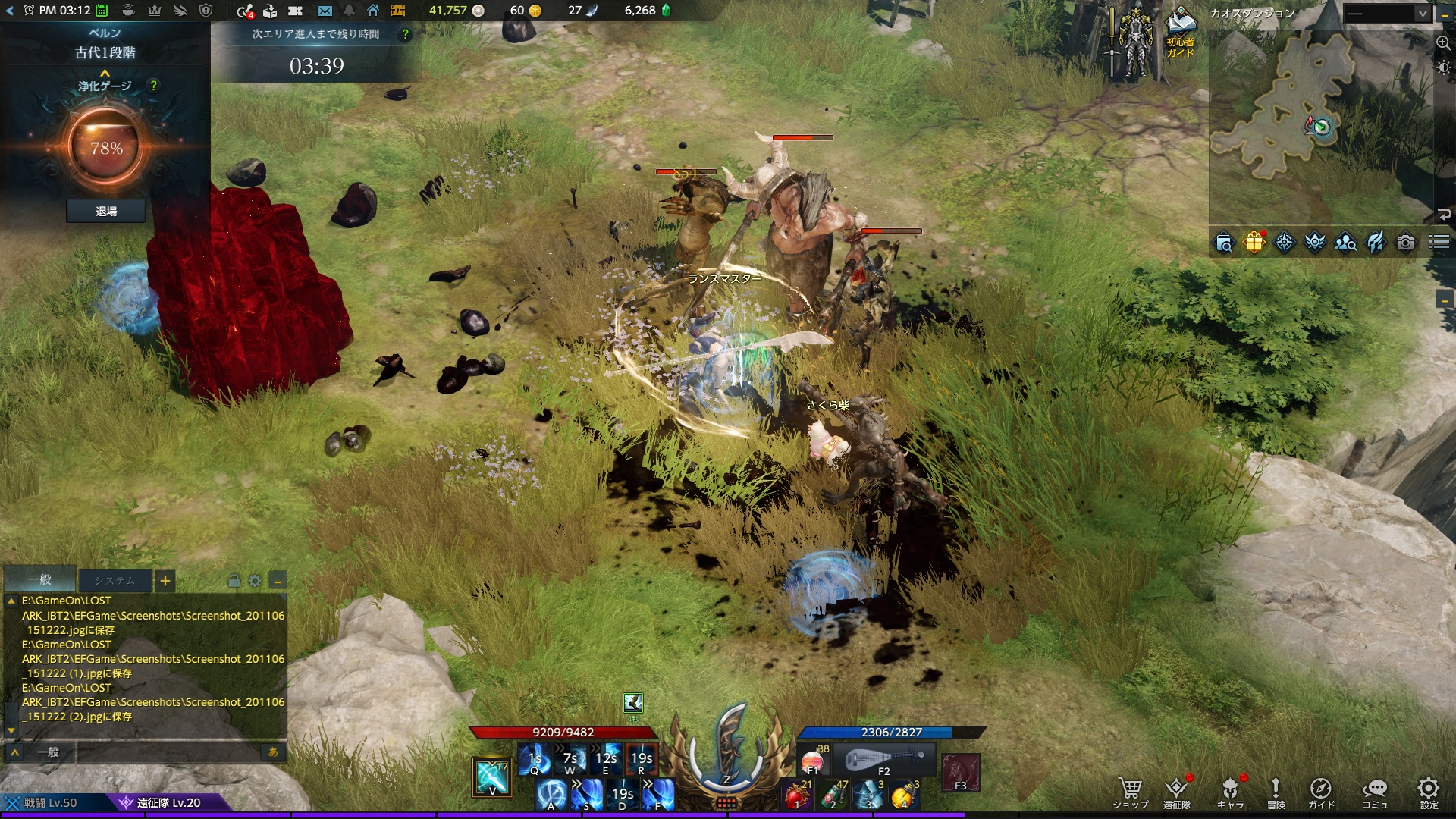This screenshot has width=1456, height=819.
Task: Use the F1 health potion slot
Action: 813,760
